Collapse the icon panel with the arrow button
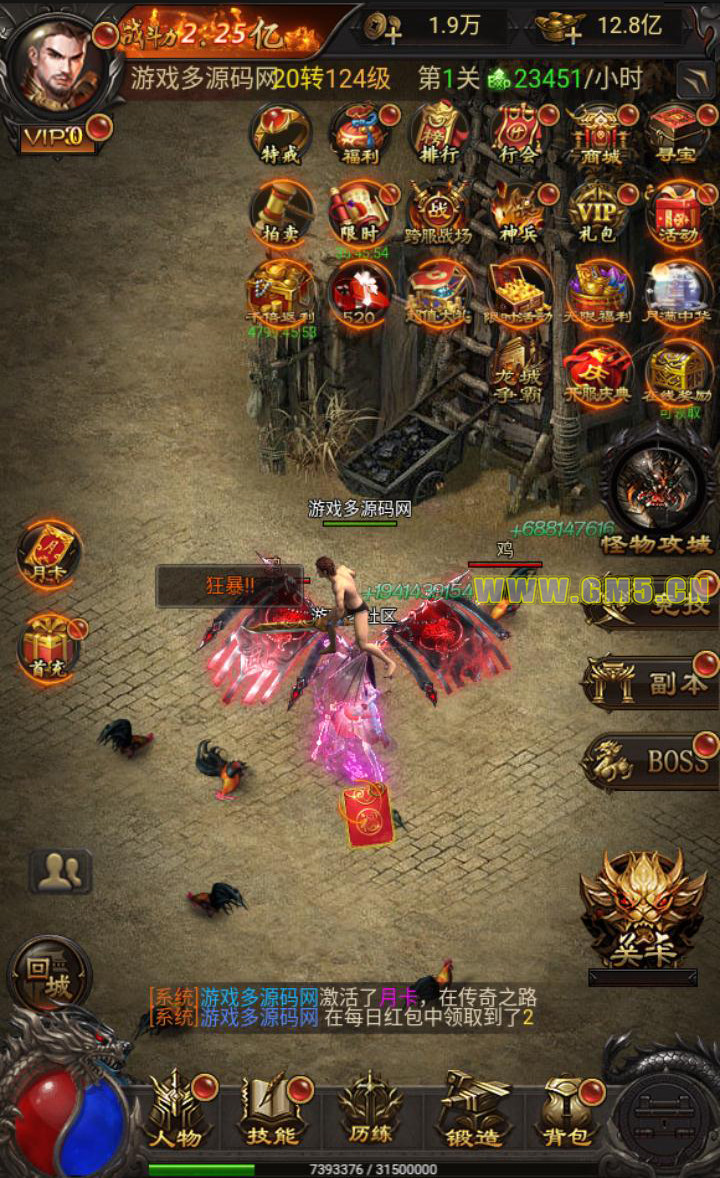Viewport: 720px width, 1178px height. 694,79
